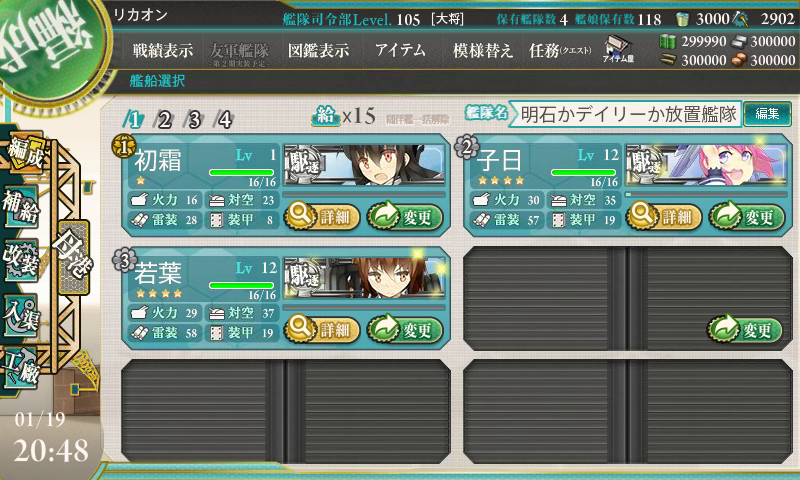Change ship 若葉 with 変更 button
The height and width of the screenshot is (480, 800).
click(404, 328)
